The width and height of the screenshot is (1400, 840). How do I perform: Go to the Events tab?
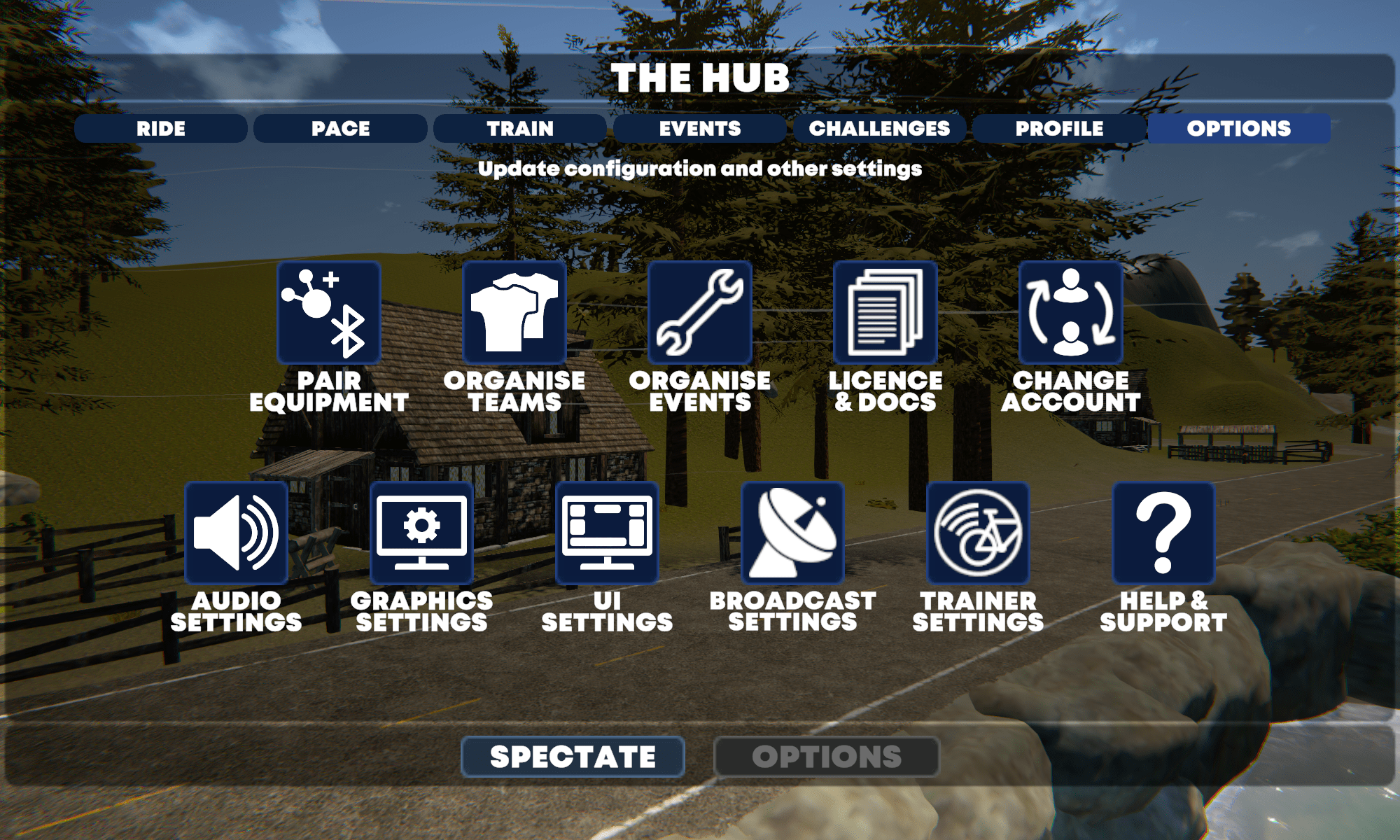click(x=700, y=129)
